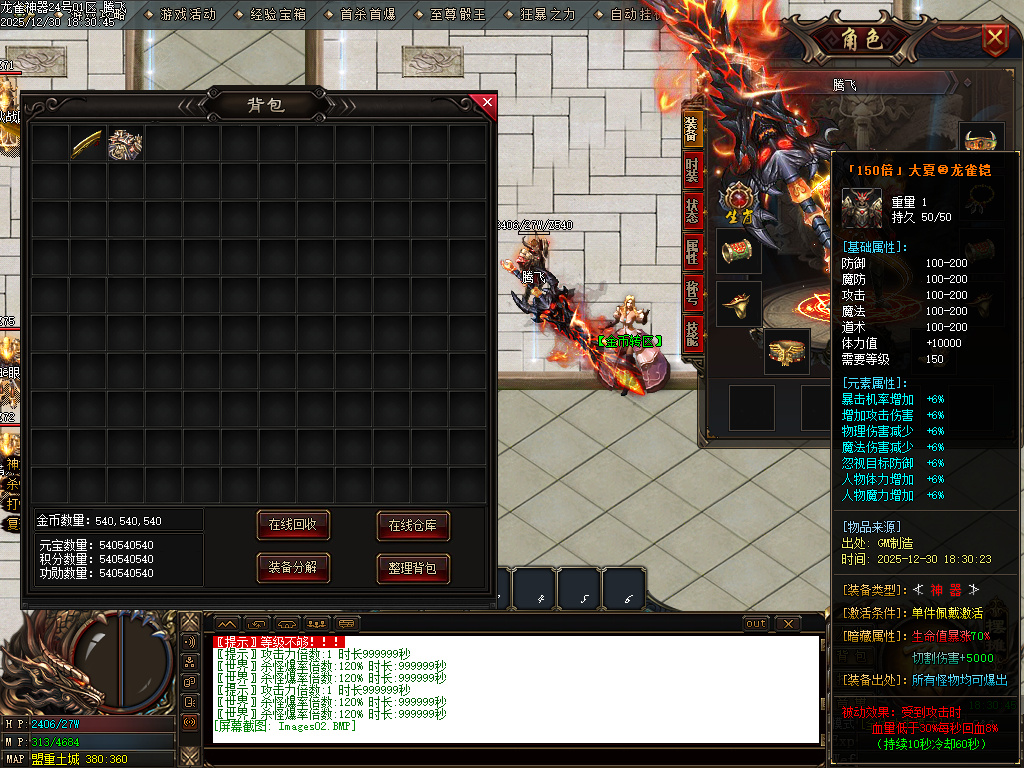The image size is (1024, 768).
Task: Open the 技能 skills tab
Action: tap(692, 334)
